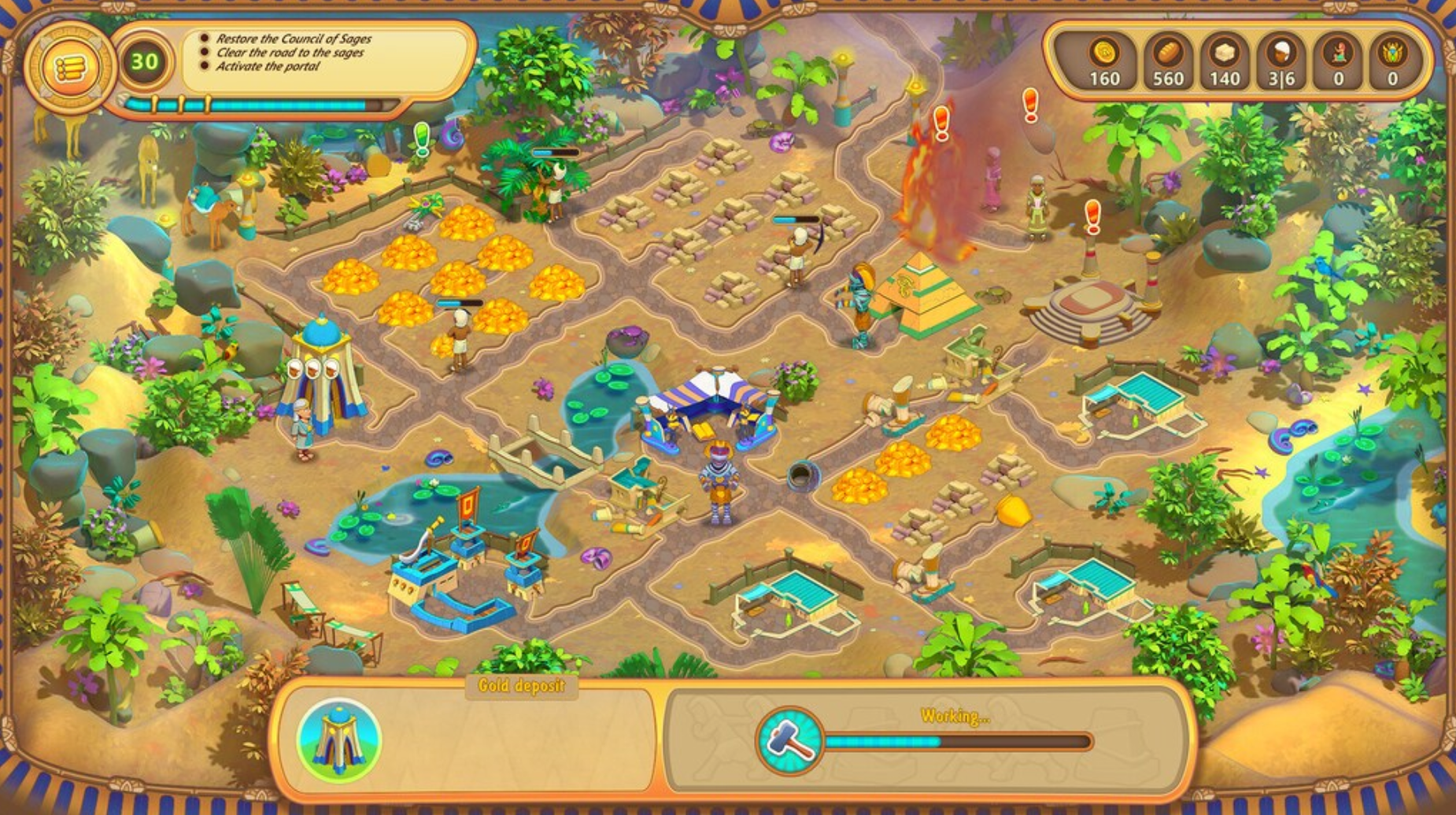Click the green exclamation marker near the camels
This screenshot has width=1456, height=815.
point(421,138)
